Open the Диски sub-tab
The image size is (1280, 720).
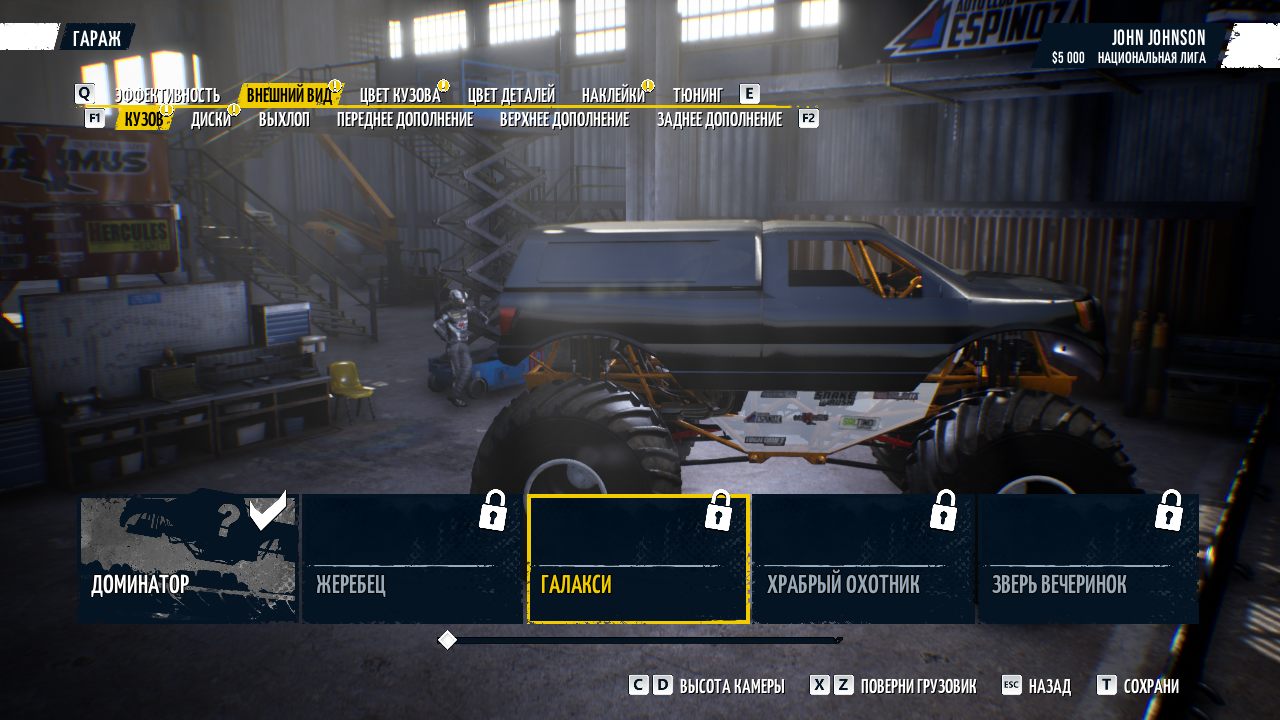(211, 119)
